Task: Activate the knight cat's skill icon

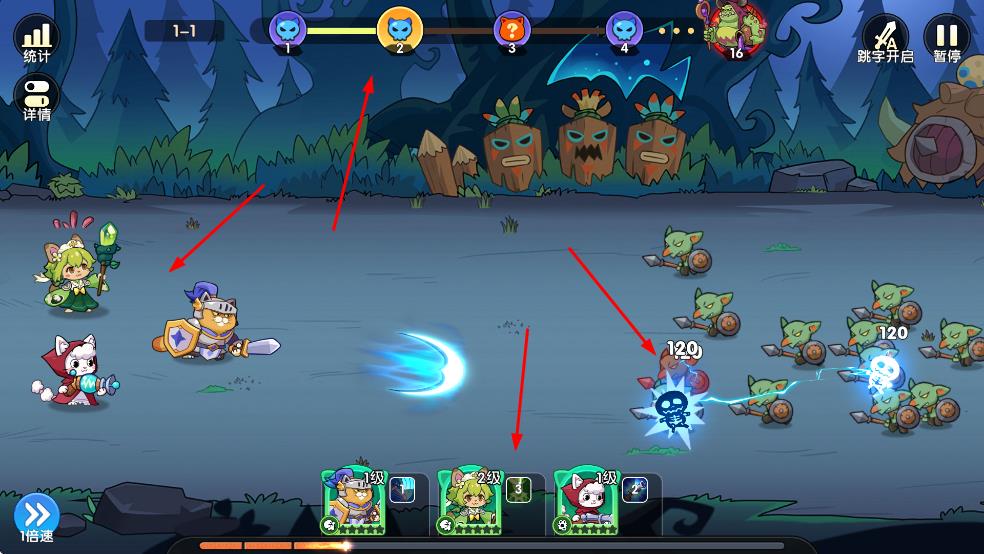Action: [402, 489]
